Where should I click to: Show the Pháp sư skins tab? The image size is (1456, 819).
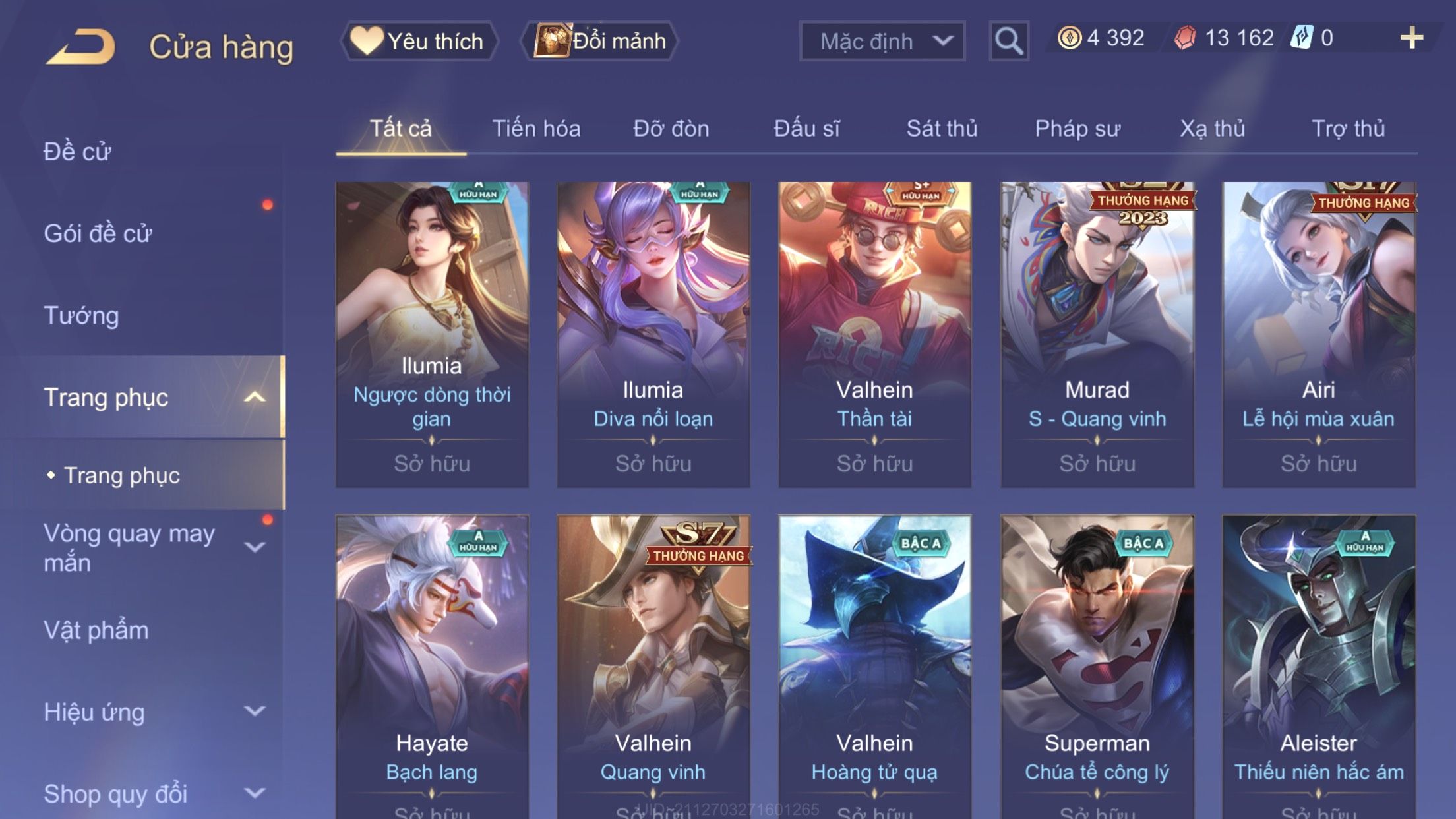point(1077,129)
